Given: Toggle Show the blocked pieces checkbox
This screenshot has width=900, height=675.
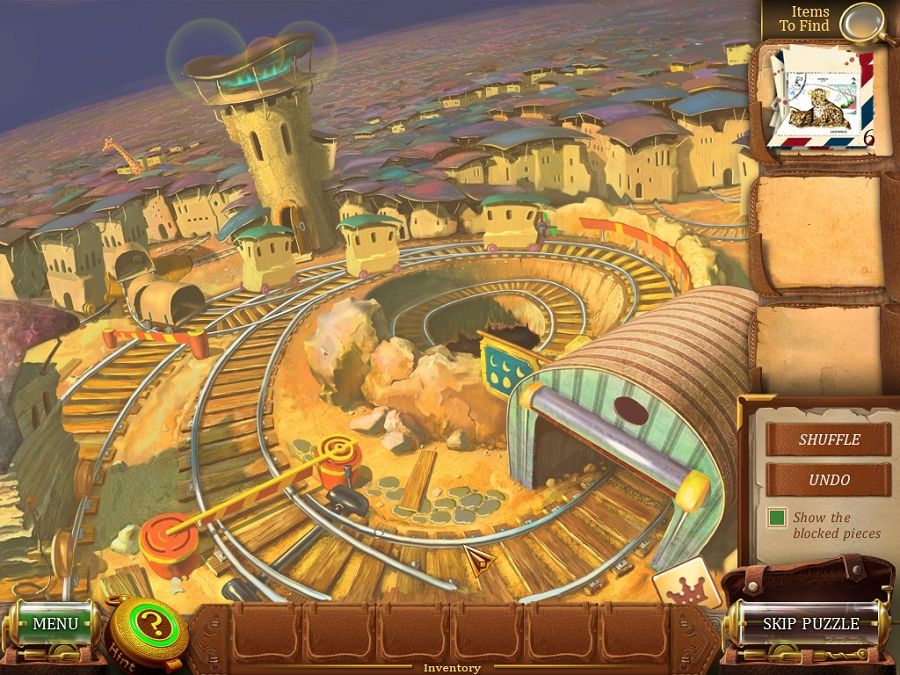Looking at the screenshot, I should click(777, 518).
